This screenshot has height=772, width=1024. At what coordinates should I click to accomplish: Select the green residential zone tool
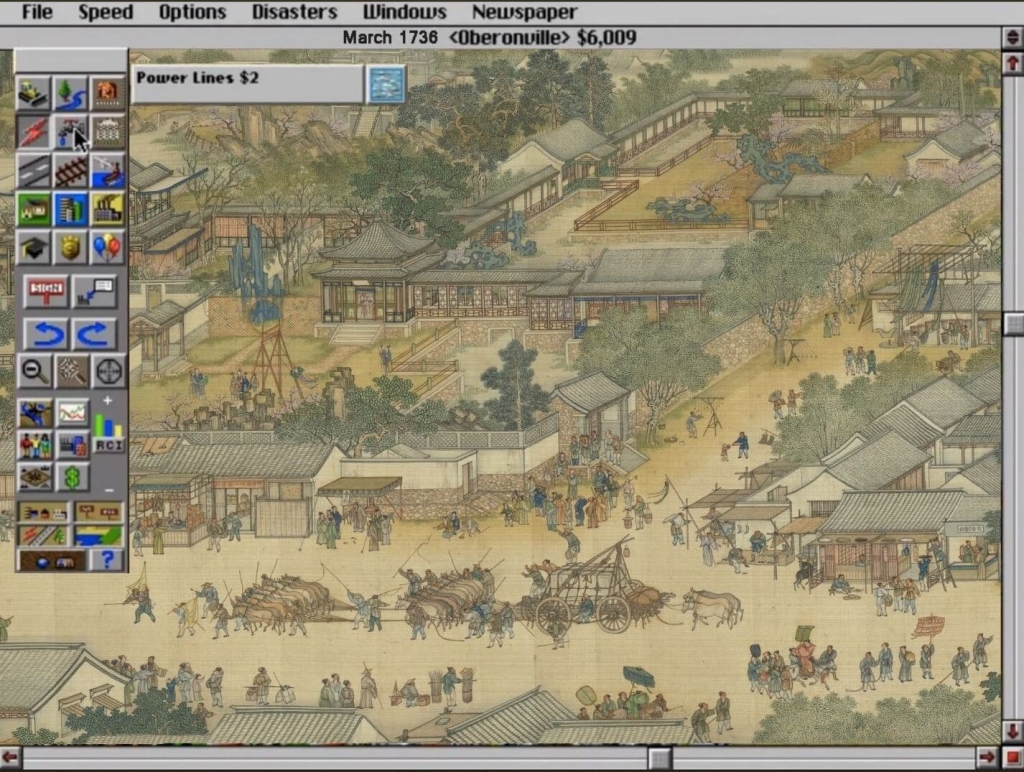[33, 208]
